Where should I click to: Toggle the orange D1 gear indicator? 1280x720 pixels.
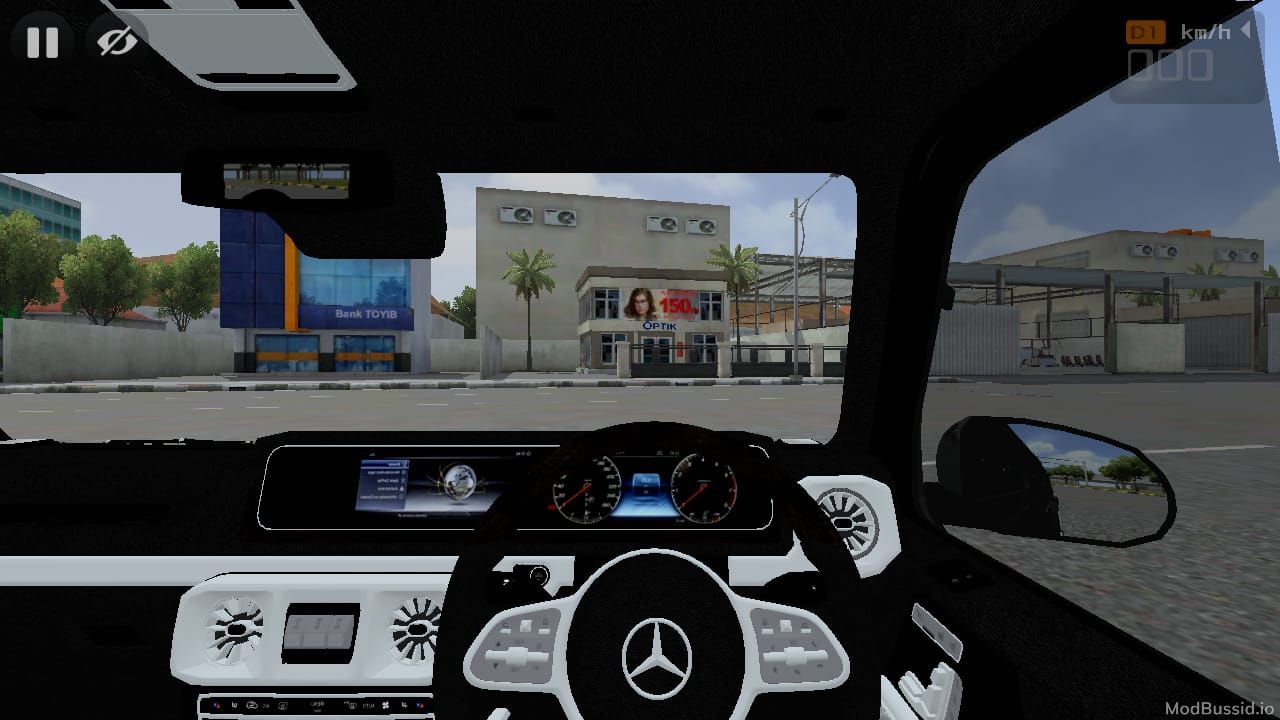tap(1146, 32)
